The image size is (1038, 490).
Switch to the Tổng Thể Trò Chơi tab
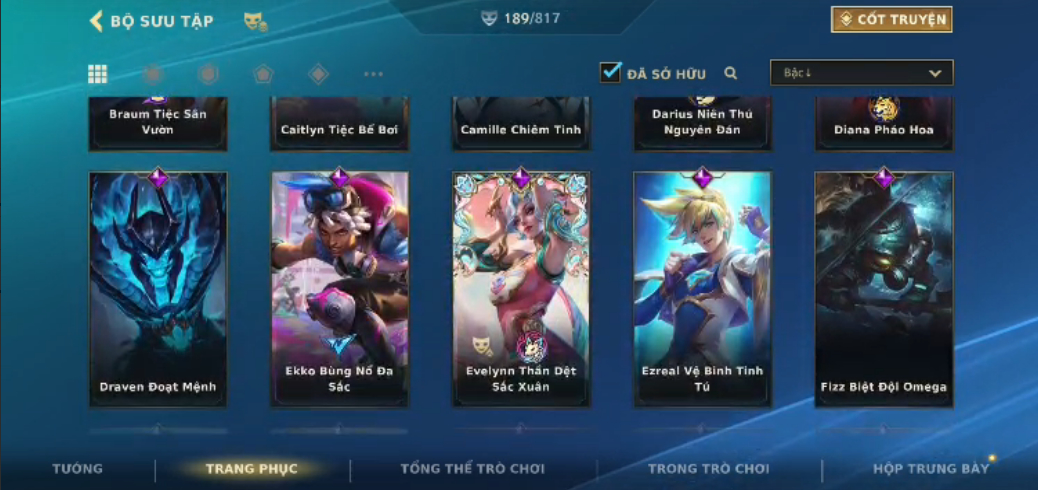472,469
